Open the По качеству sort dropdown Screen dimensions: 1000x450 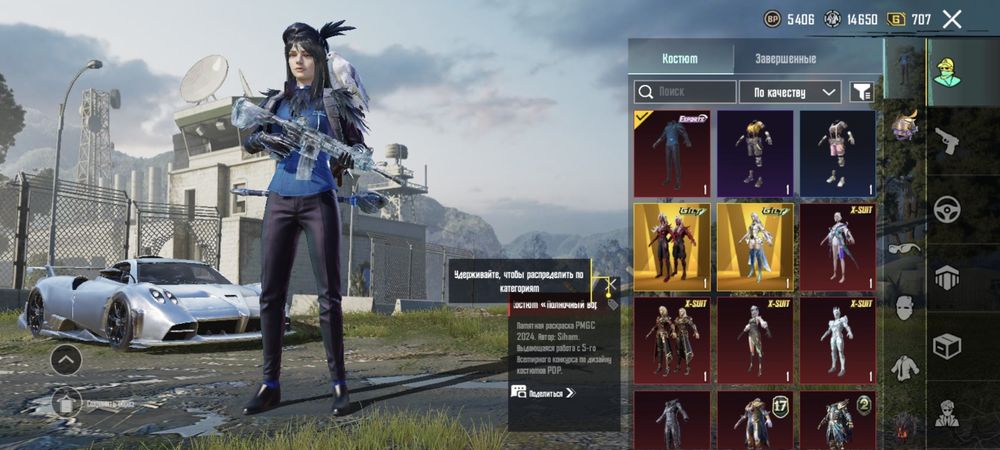coord(790,92)
